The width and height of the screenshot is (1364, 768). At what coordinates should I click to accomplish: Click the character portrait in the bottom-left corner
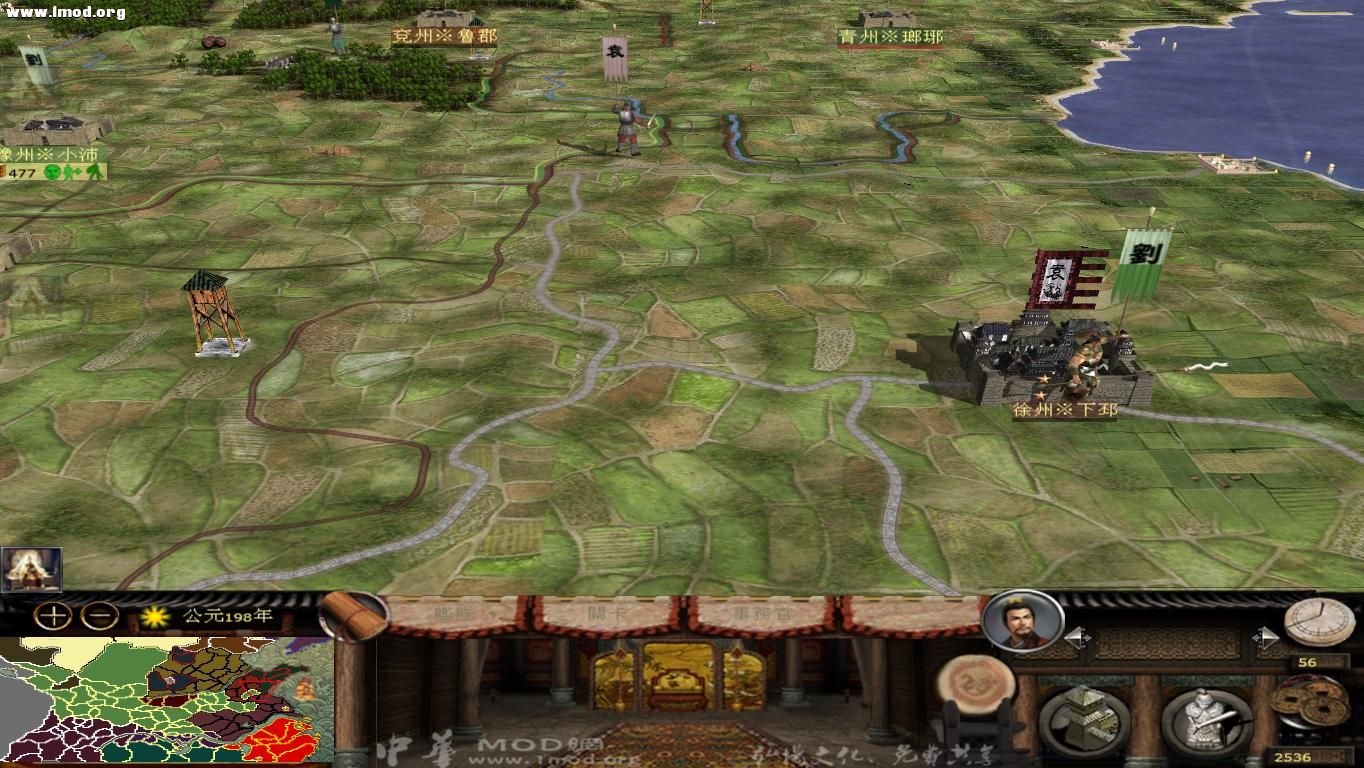(x=32, y=570)
